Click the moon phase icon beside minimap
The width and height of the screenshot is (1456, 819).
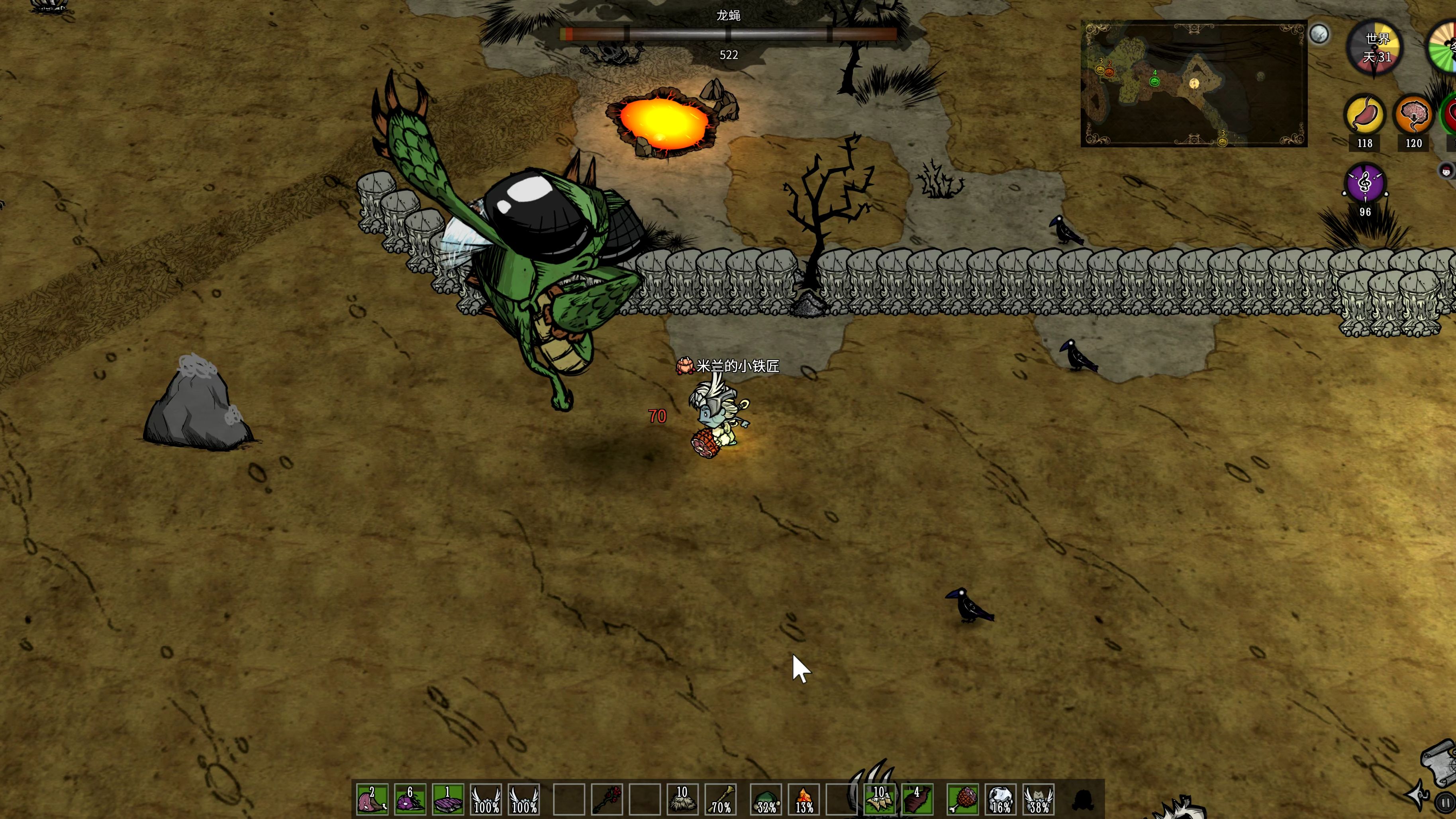pos(1319,35)
